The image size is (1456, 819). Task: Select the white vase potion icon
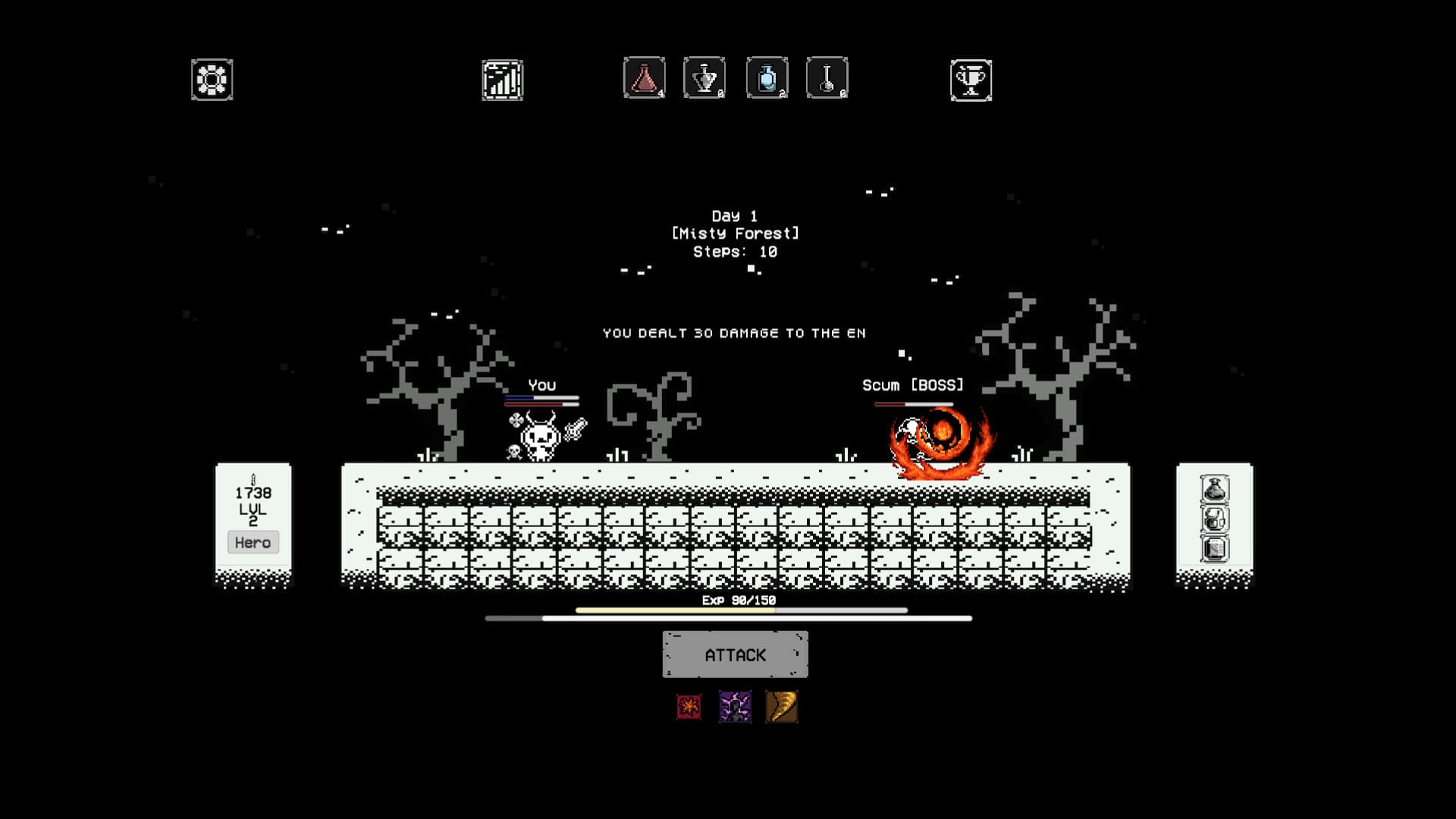point(704,77)
